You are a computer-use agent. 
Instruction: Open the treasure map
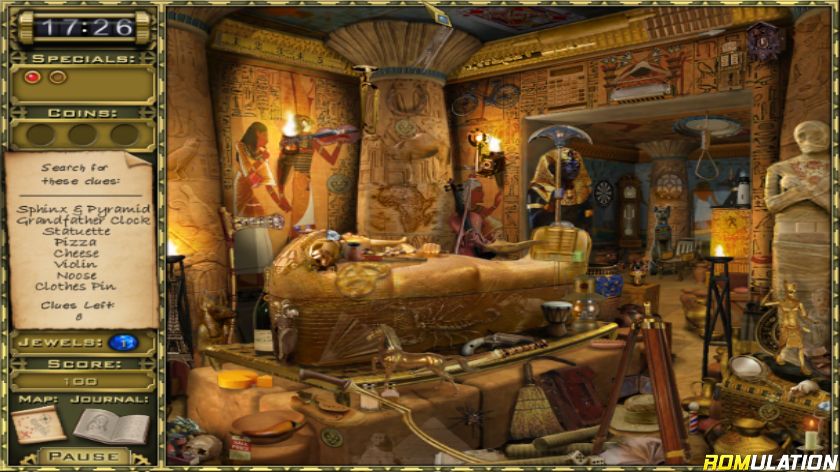click(39, 425)
